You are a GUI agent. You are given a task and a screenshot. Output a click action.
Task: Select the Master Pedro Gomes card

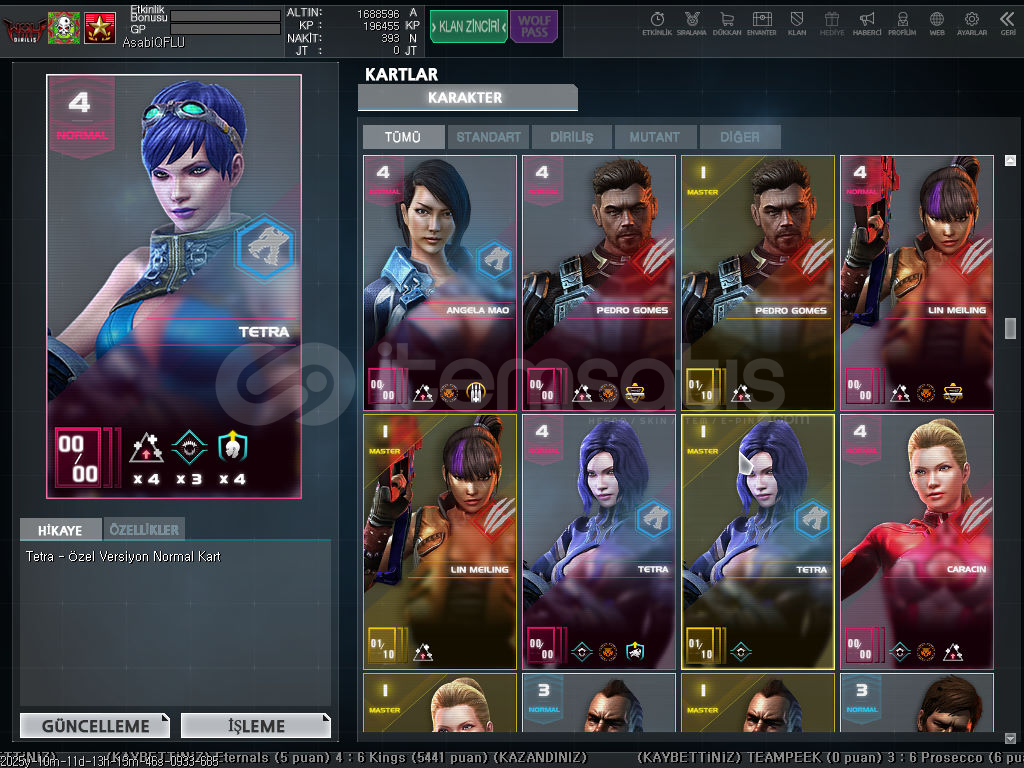758,282
